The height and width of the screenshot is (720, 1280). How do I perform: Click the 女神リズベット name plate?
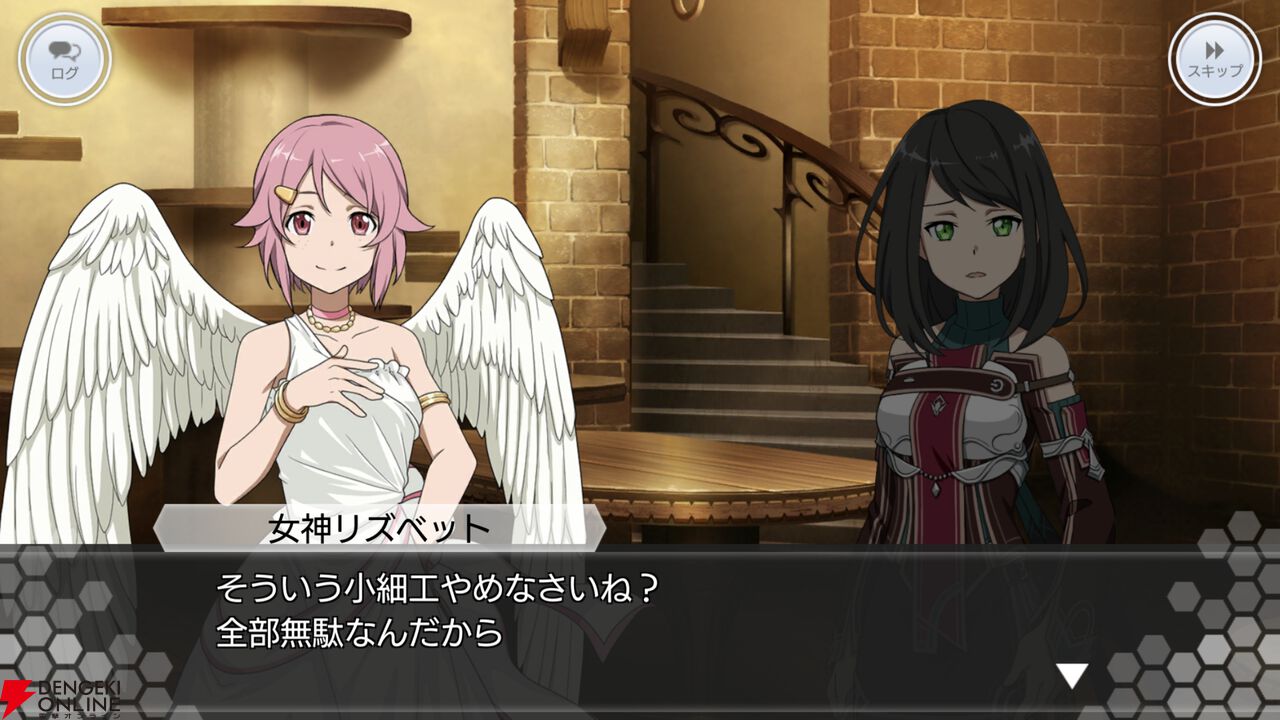pyautogui.click(x=375, y=531)
